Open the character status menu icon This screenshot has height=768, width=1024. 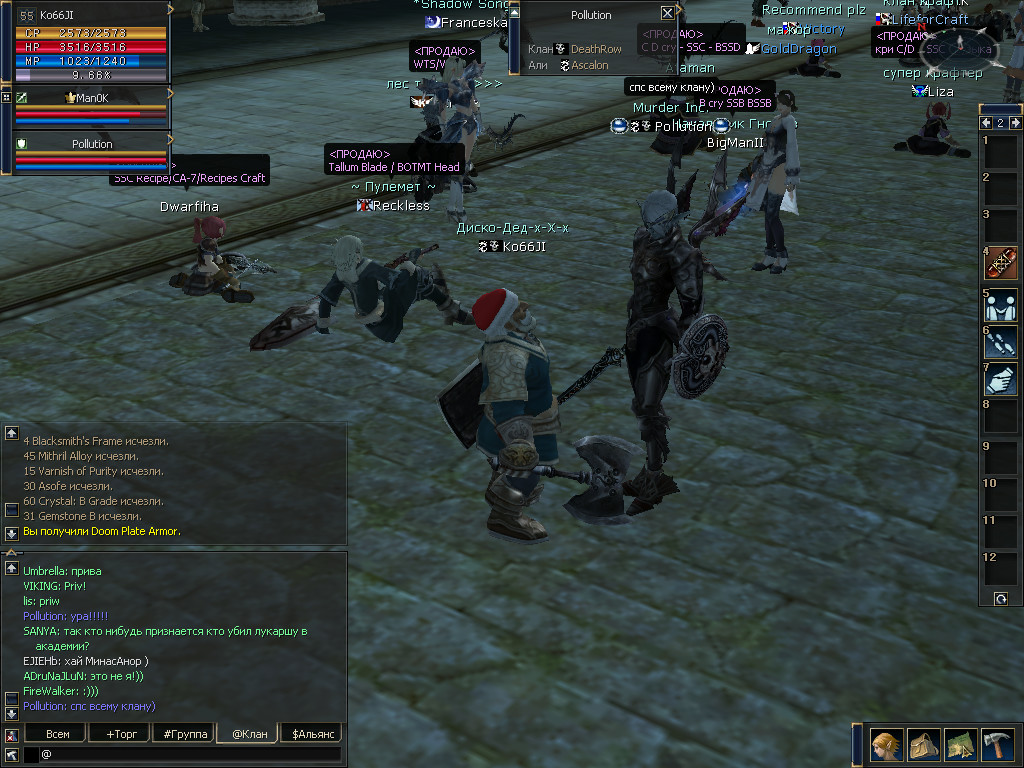(886, 745)
